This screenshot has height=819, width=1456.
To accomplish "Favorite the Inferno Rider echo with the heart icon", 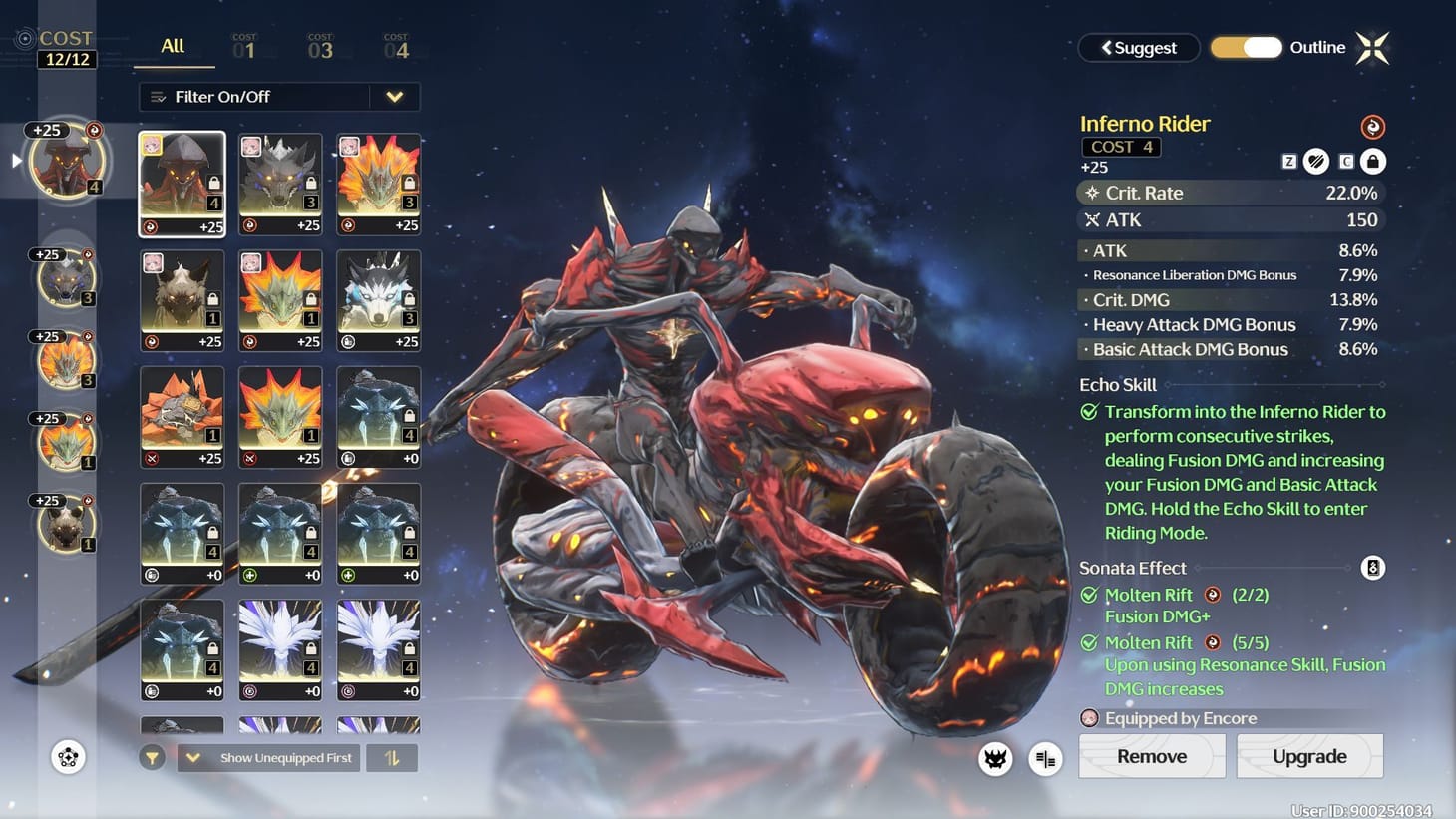I will [x=1317, y=161].
